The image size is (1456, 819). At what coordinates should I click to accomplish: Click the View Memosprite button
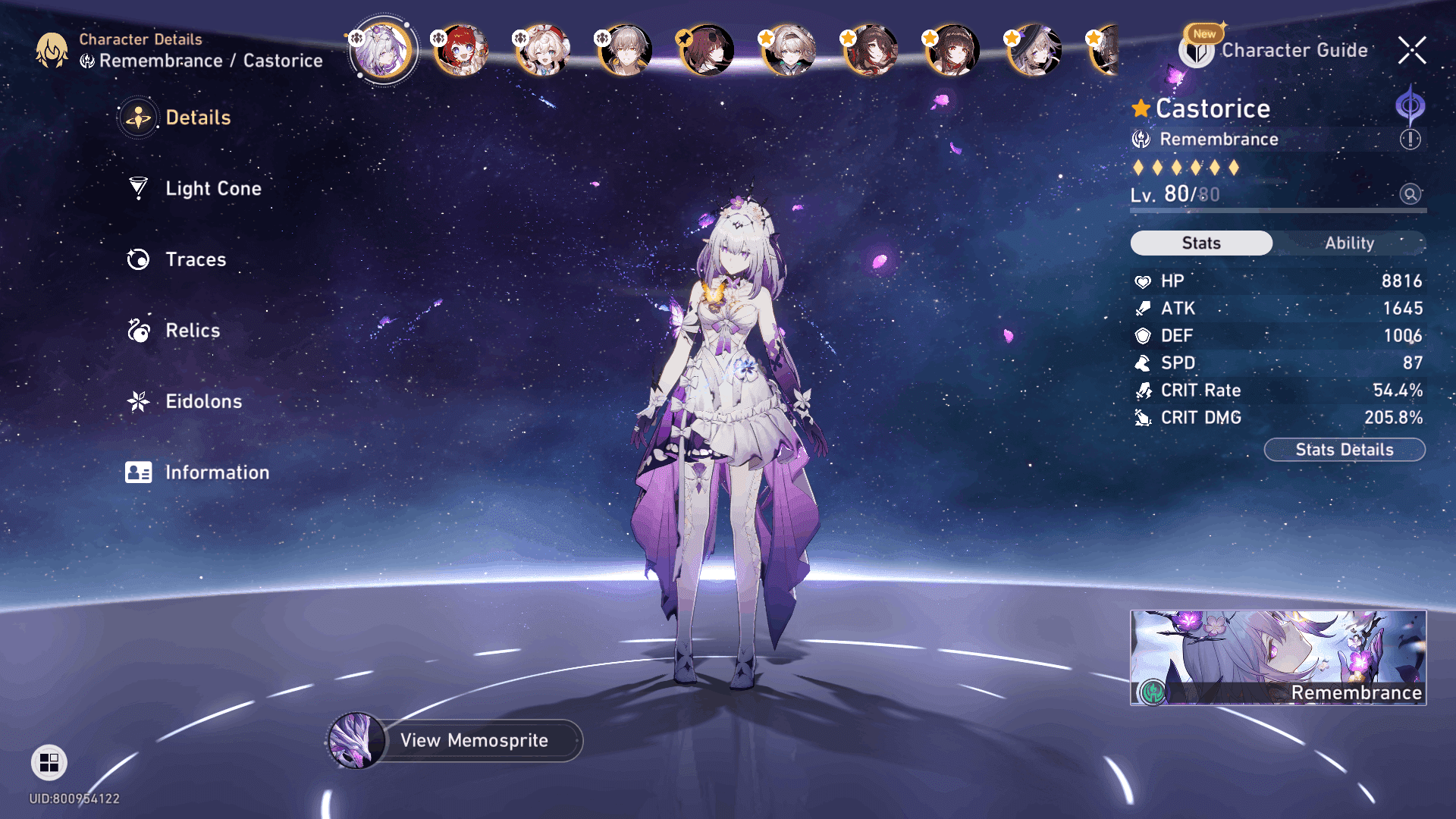point(473,740)
